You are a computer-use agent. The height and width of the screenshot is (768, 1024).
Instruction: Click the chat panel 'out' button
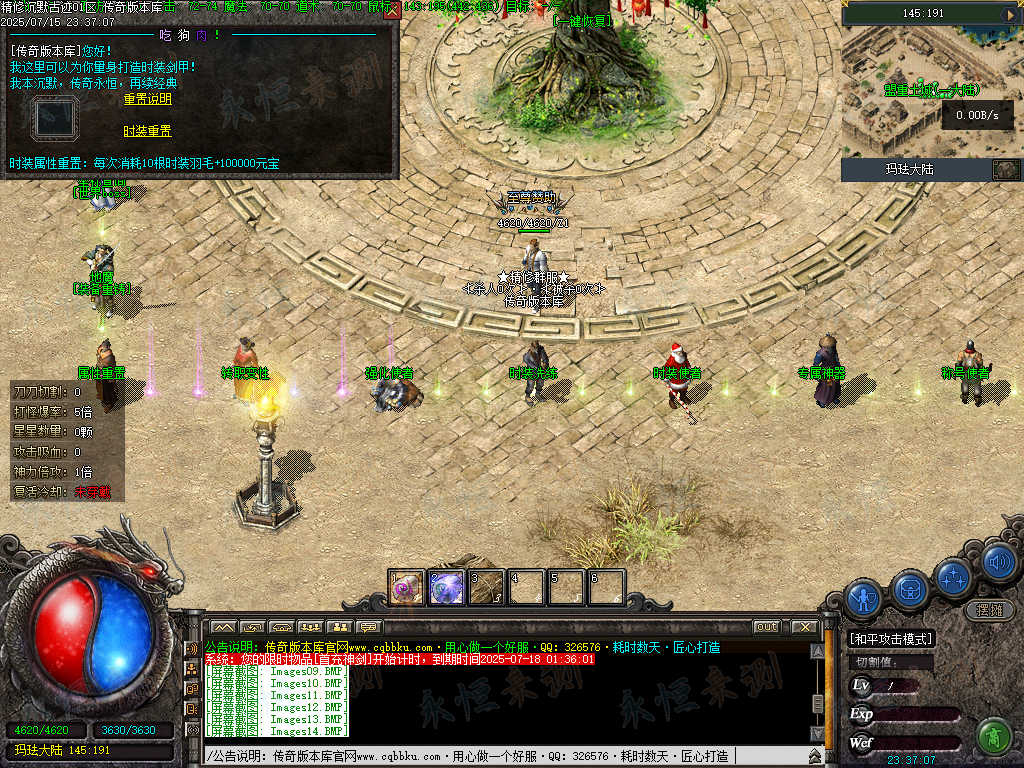pos(766,626)
